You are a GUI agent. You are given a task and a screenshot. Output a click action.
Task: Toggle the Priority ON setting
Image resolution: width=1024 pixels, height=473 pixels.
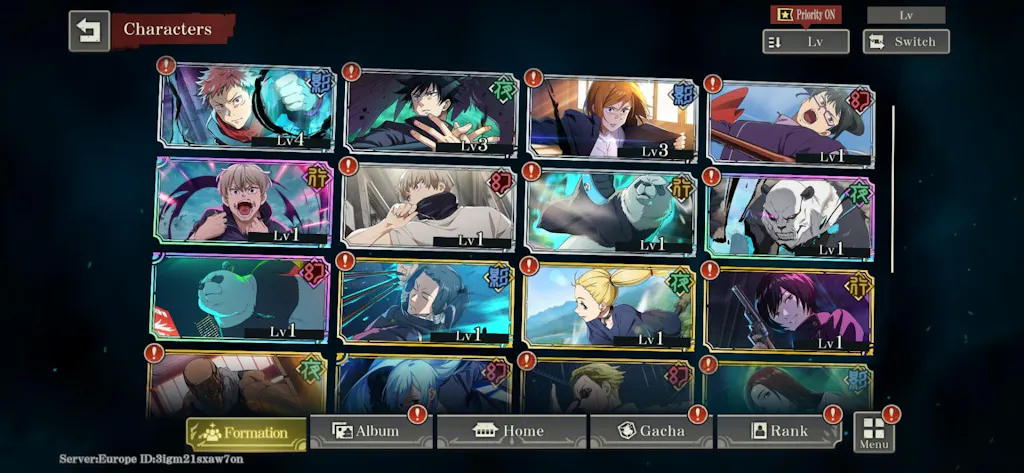point(805,14)
